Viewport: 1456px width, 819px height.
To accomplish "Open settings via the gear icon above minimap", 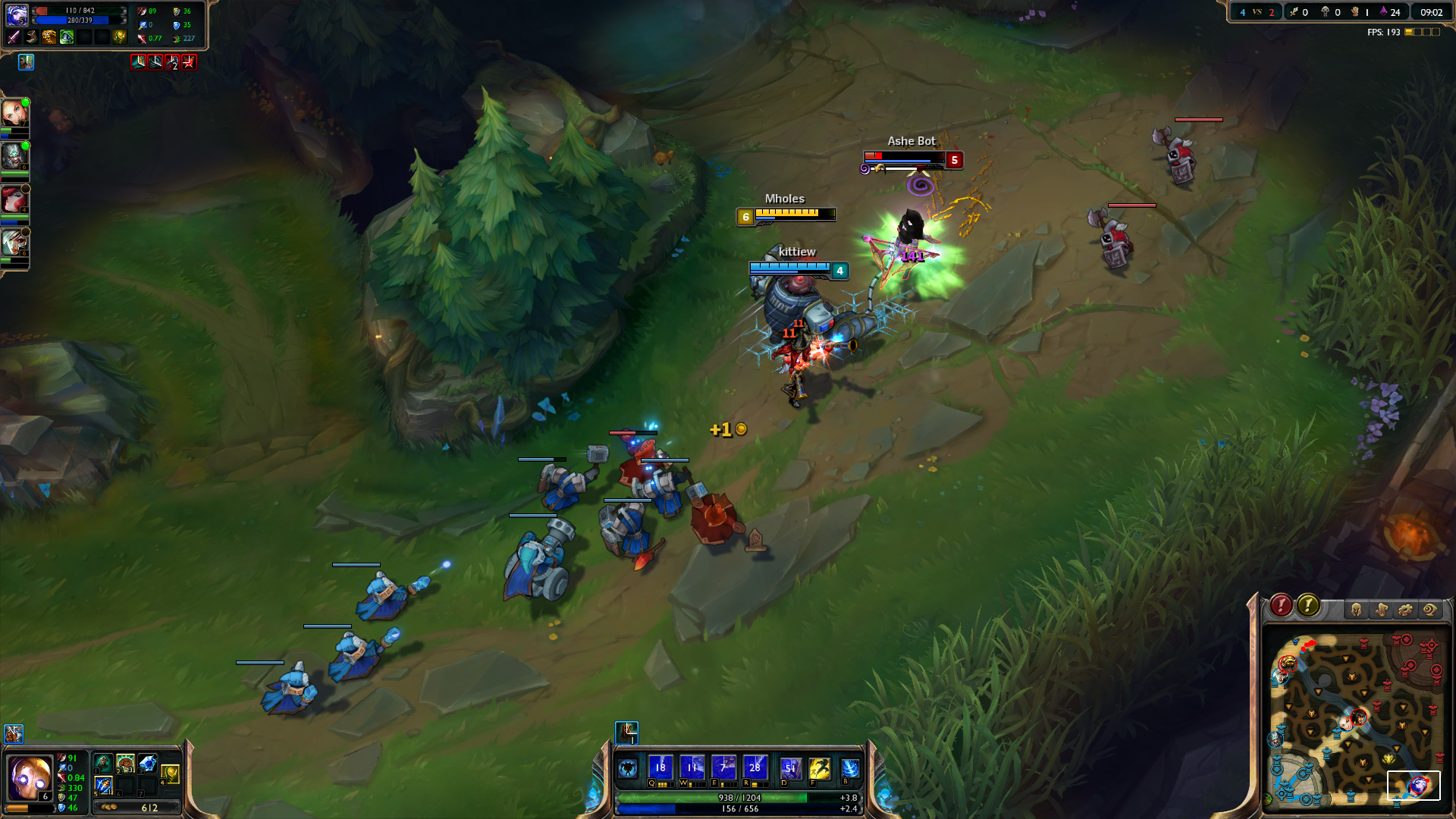I will pos(1404,609).
